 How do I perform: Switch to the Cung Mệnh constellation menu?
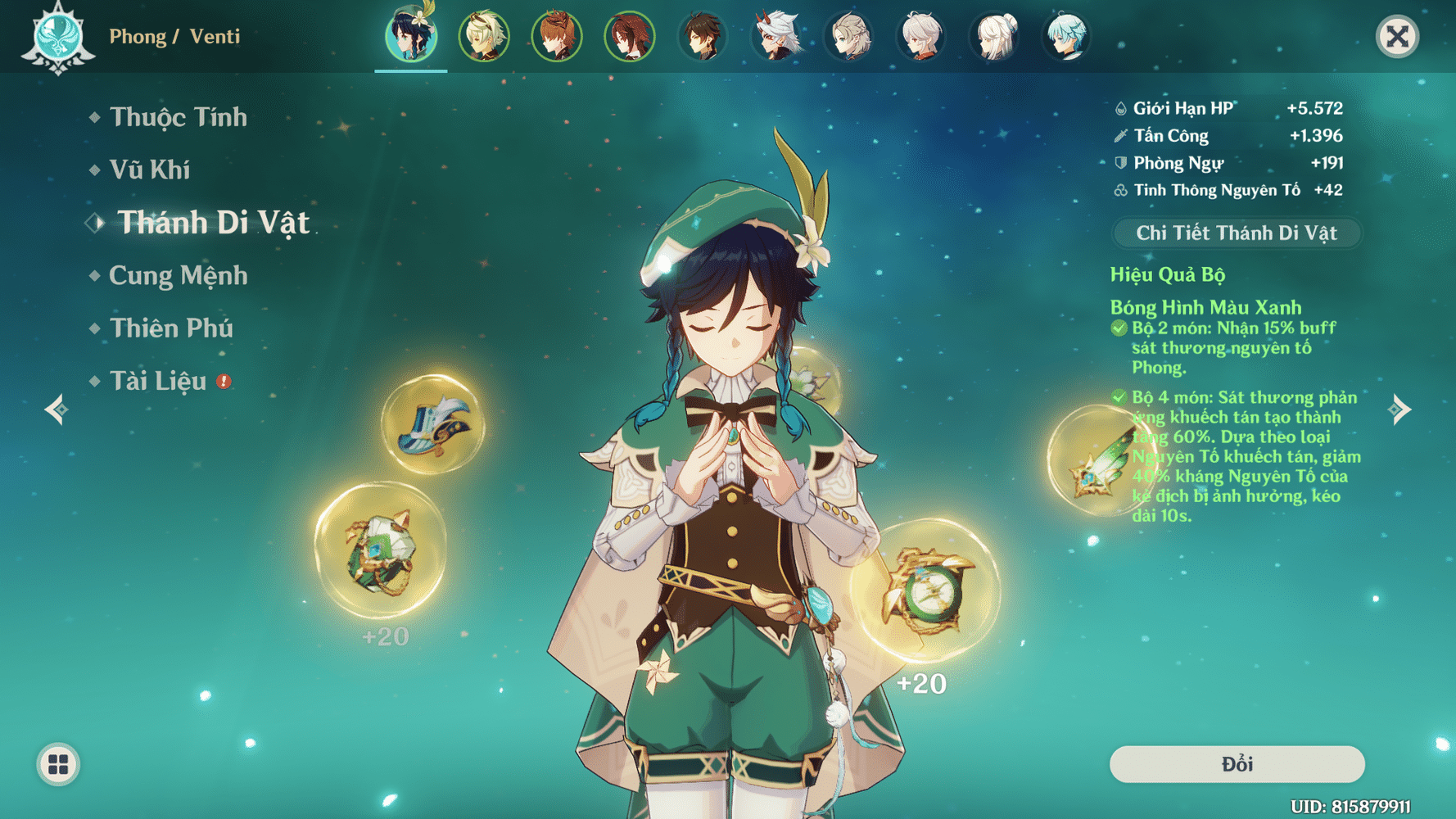coord(178,275)
